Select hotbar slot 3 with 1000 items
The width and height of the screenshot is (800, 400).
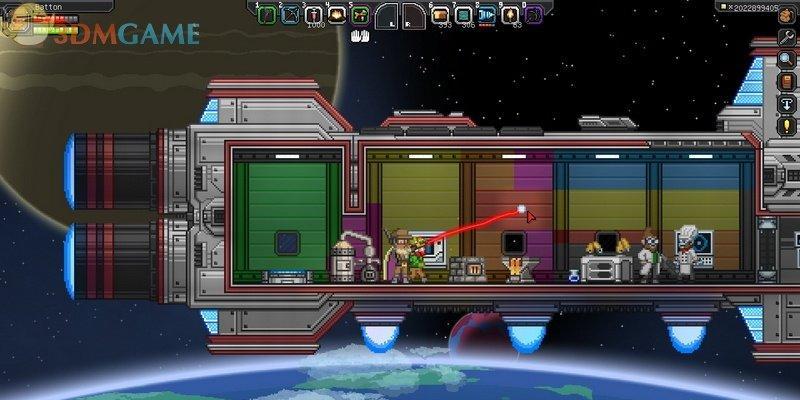(x=314, y=14)
